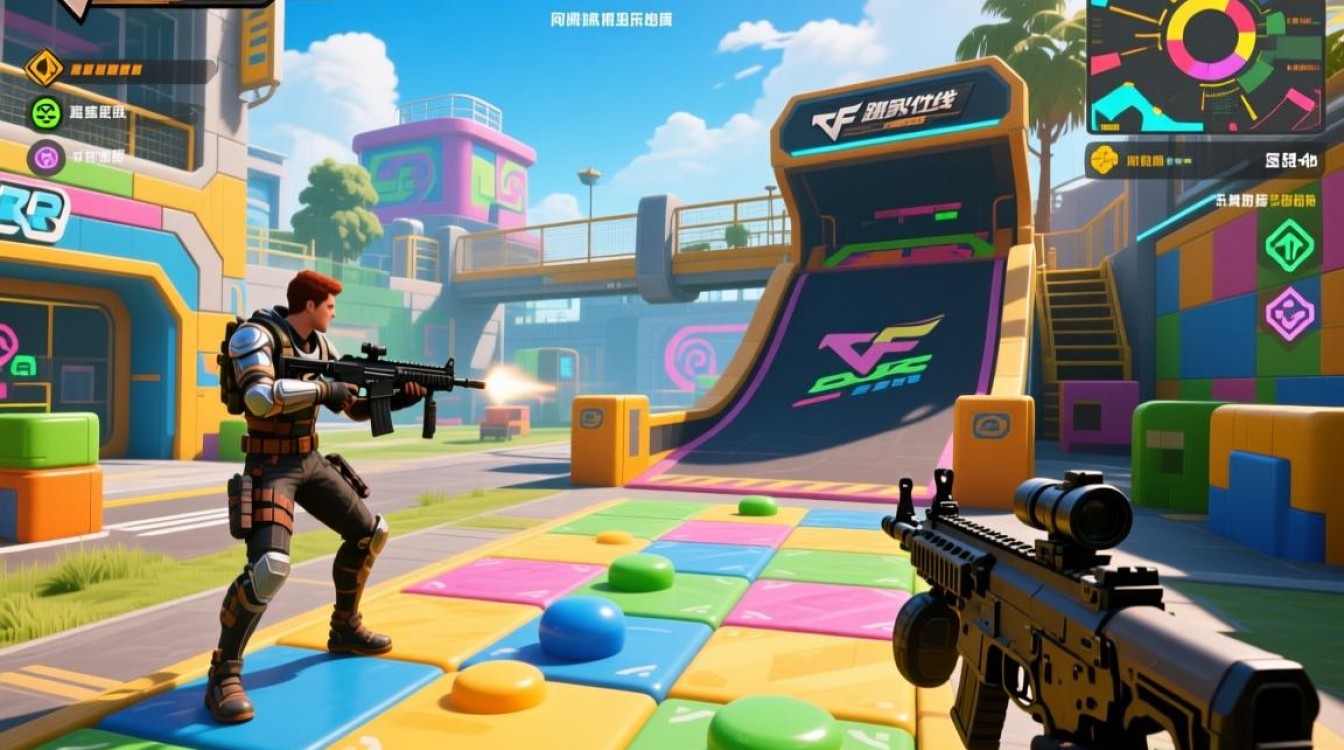Activate the green diamond arrow ability
This screenshot has height=750, width=1344.
point(1289,245)
